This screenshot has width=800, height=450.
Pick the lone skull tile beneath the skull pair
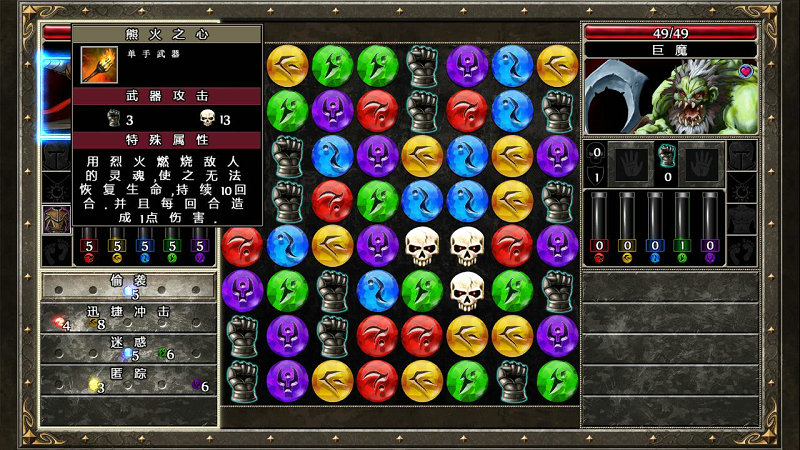coord(467,290)
